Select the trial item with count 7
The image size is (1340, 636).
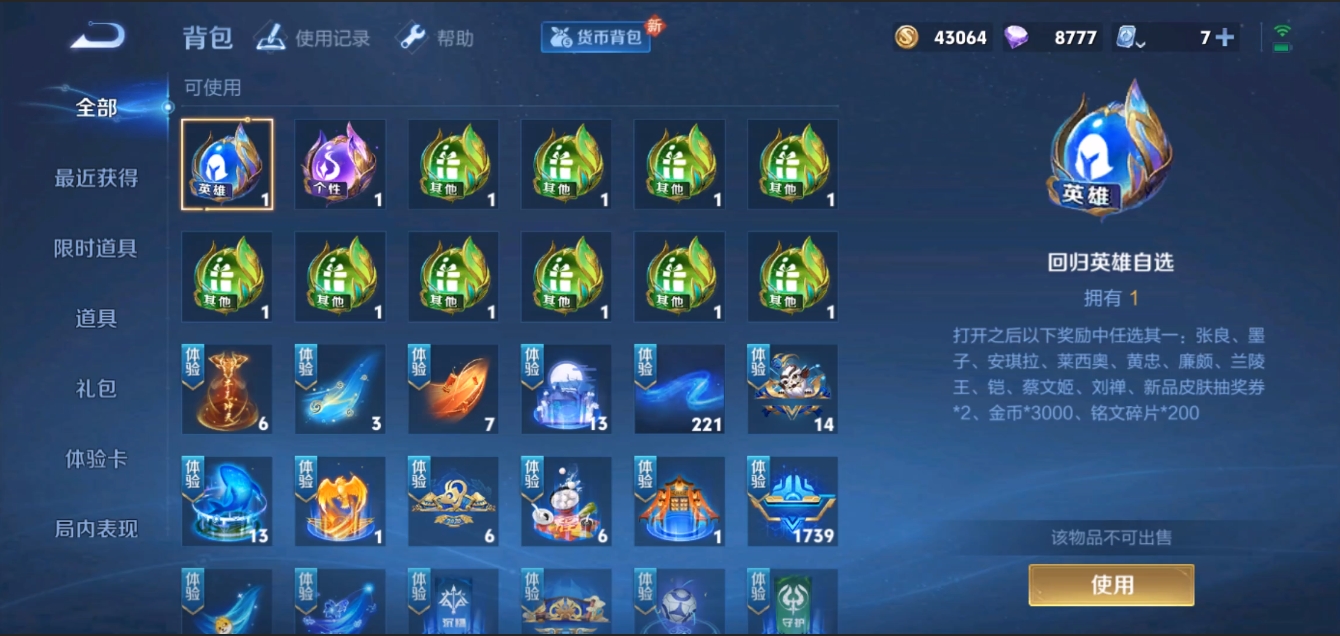453,390
